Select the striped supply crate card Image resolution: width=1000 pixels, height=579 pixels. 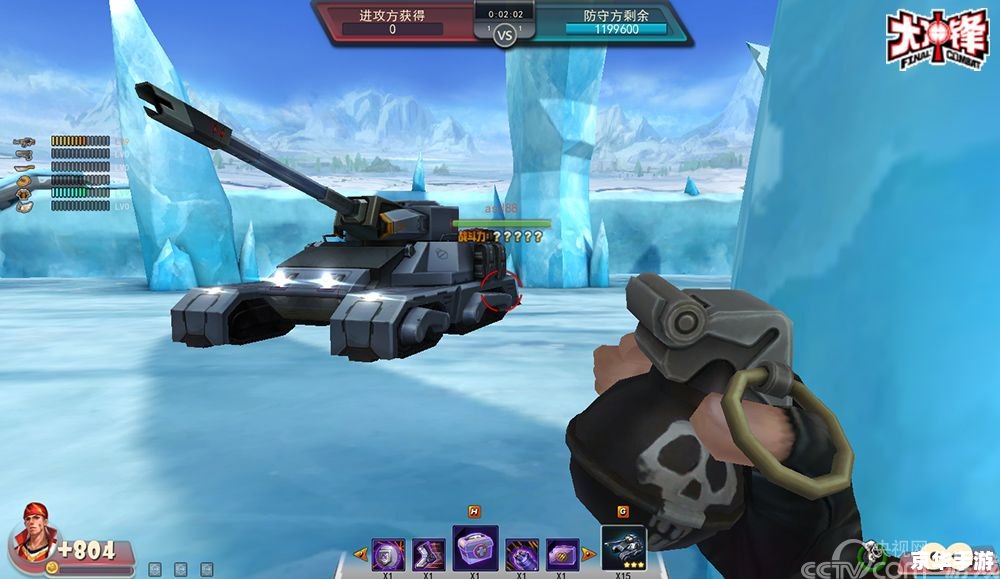(x=562, y=553)
